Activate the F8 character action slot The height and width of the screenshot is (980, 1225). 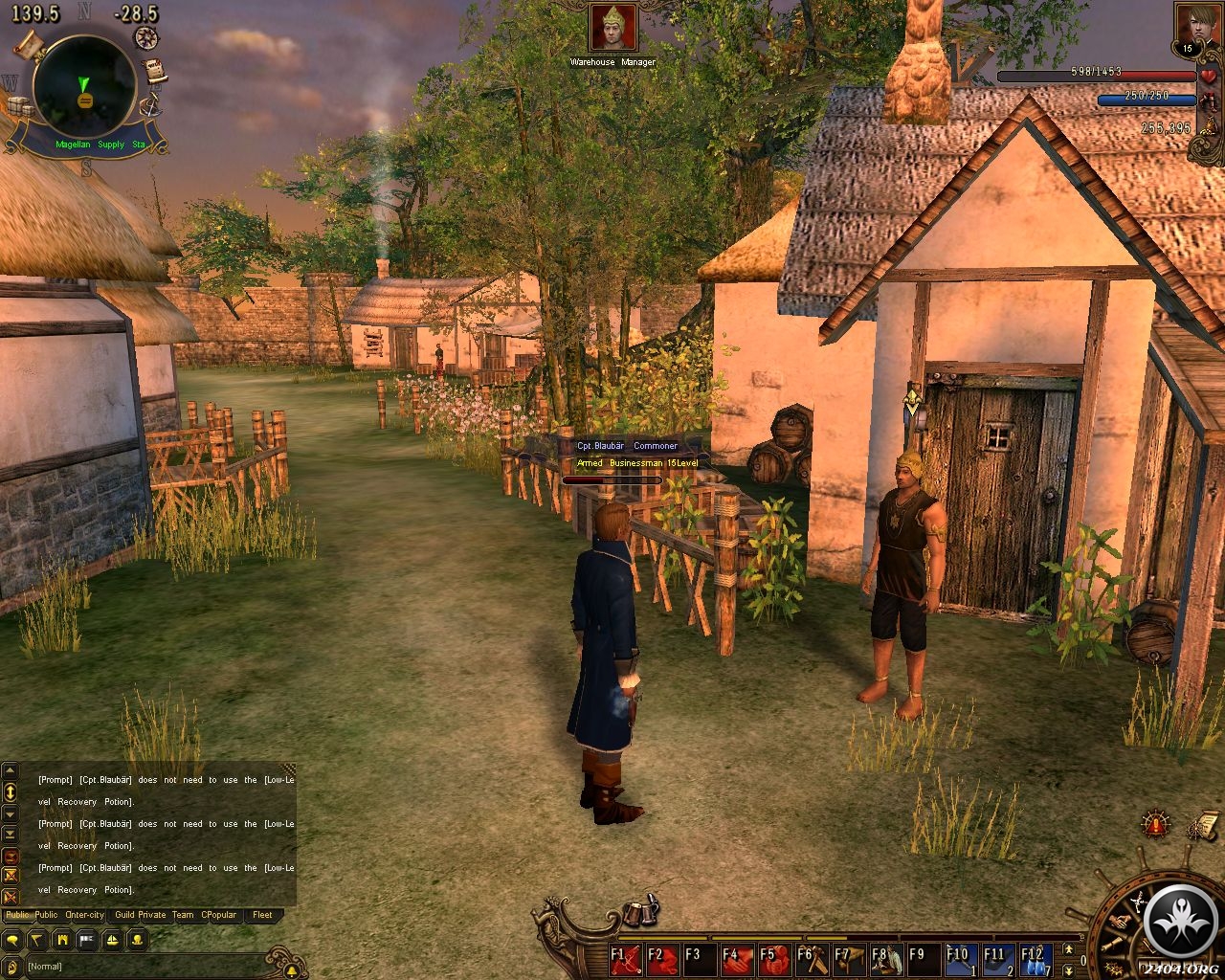[x=888, y=959]
